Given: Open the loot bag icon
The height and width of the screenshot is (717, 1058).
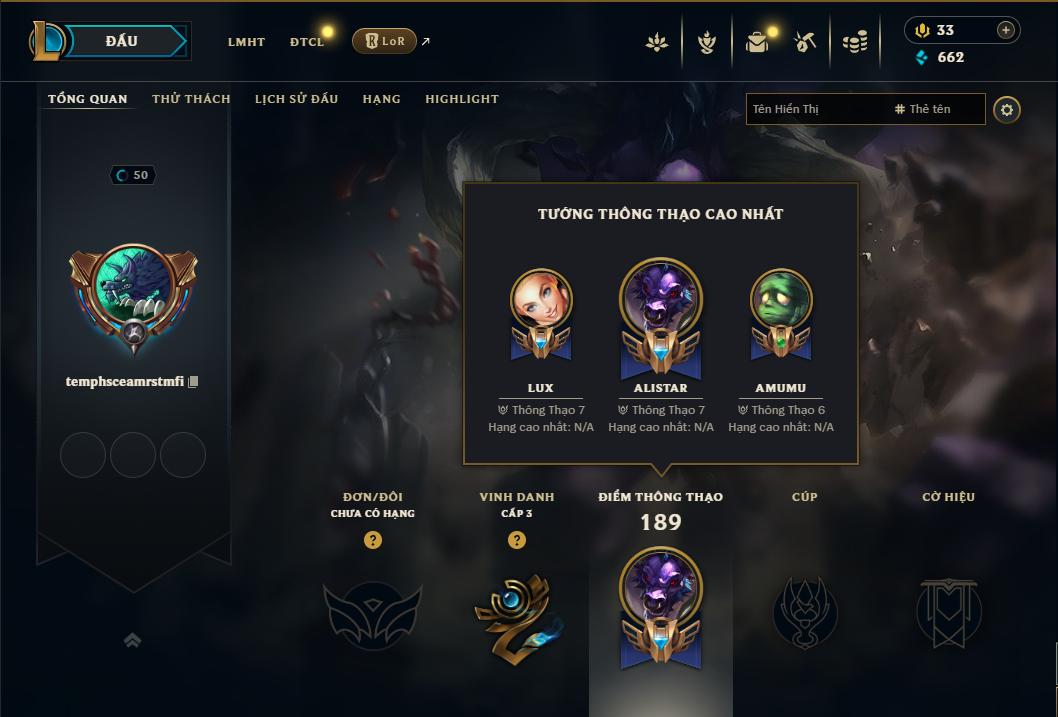Looking at the screenshot, I should pos(757,42).
